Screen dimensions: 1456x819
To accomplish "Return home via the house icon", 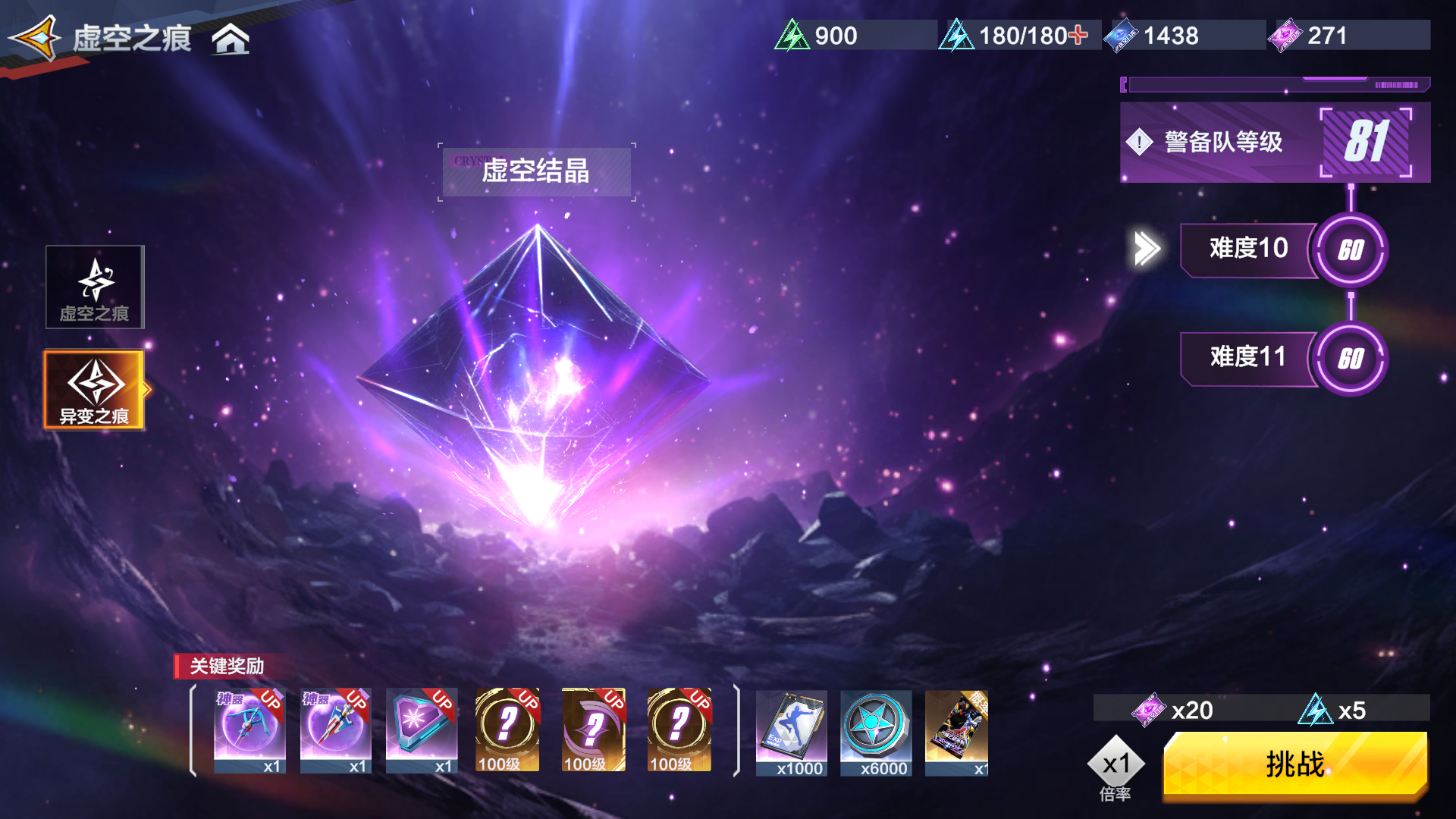I will [x=231, y=39].
